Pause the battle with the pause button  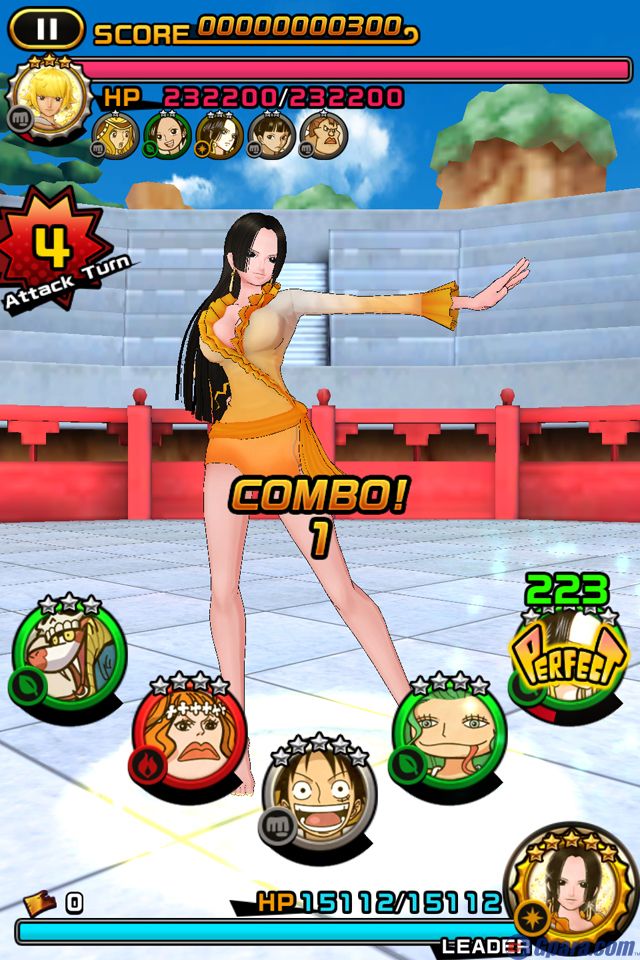pyautogui.click(x=46, y=30)
